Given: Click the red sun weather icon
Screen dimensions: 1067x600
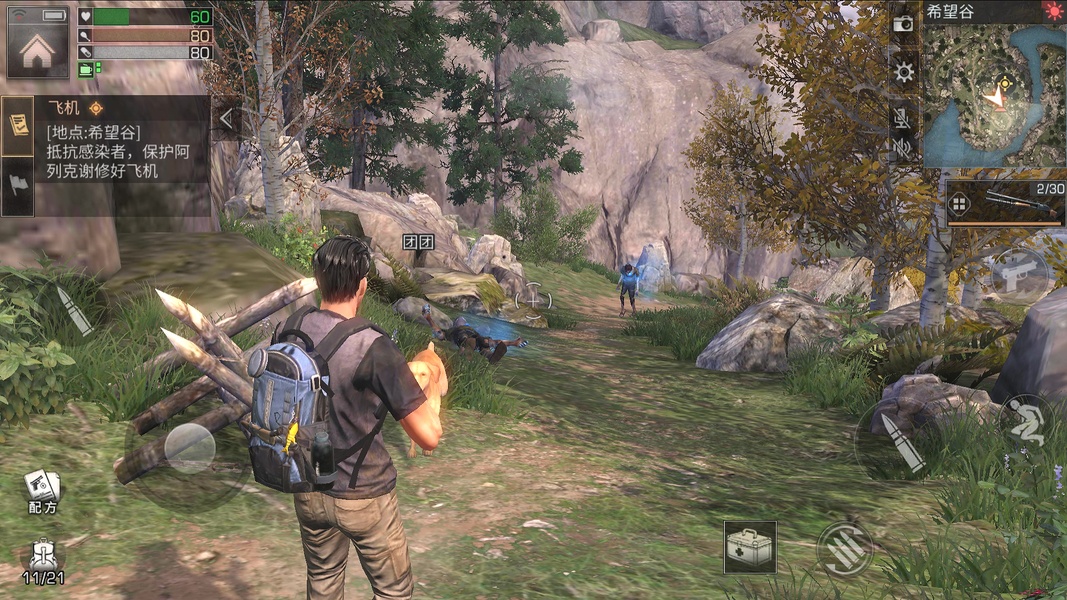Looking at the screenshot, I should coord(1053,12).
